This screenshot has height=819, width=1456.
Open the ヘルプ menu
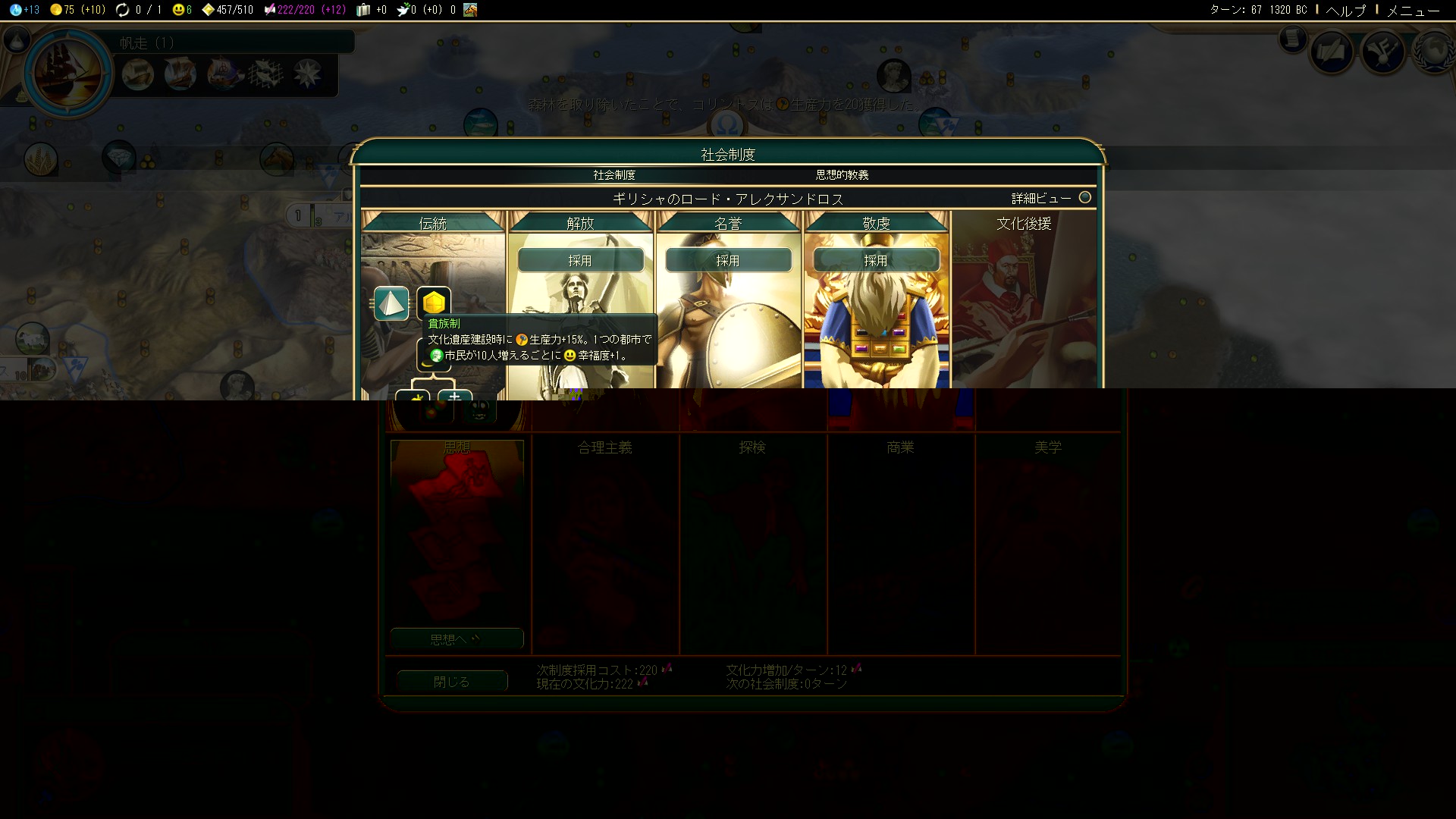pos(1345,10)
